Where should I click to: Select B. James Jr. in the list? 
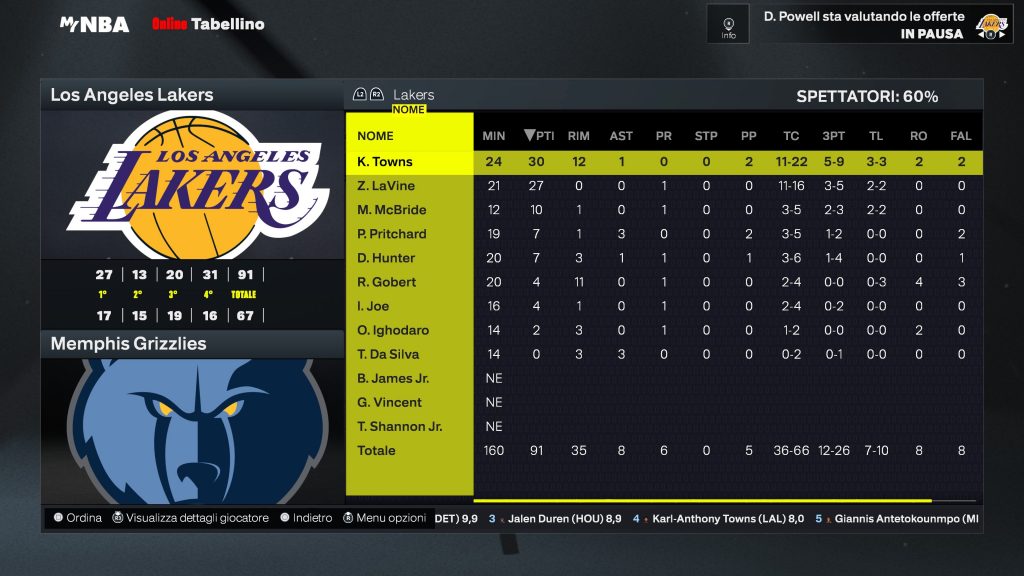click(392, 378)
